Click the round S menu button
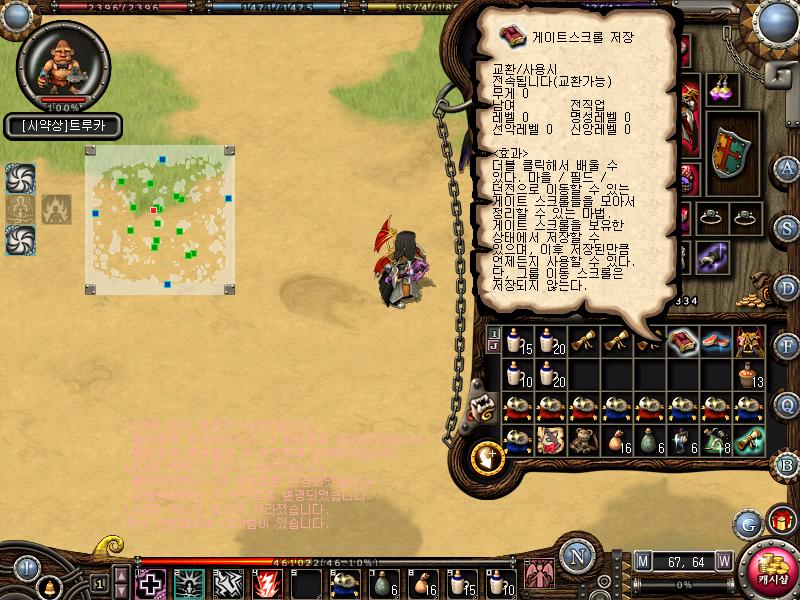The image size is (800, 600). (787, 228)
